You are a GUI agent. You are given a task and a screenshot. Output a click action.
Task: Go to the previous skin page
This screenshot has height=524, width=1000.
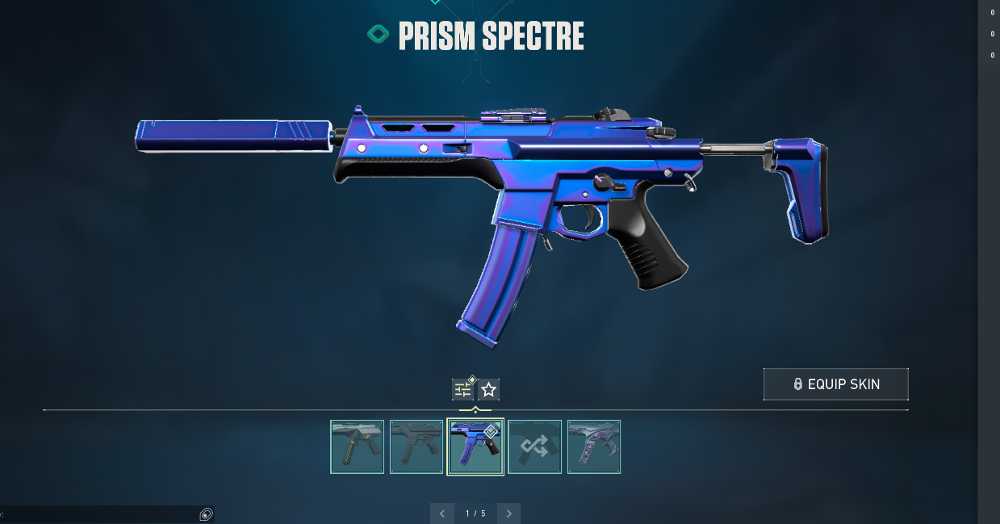click(442, 514)
